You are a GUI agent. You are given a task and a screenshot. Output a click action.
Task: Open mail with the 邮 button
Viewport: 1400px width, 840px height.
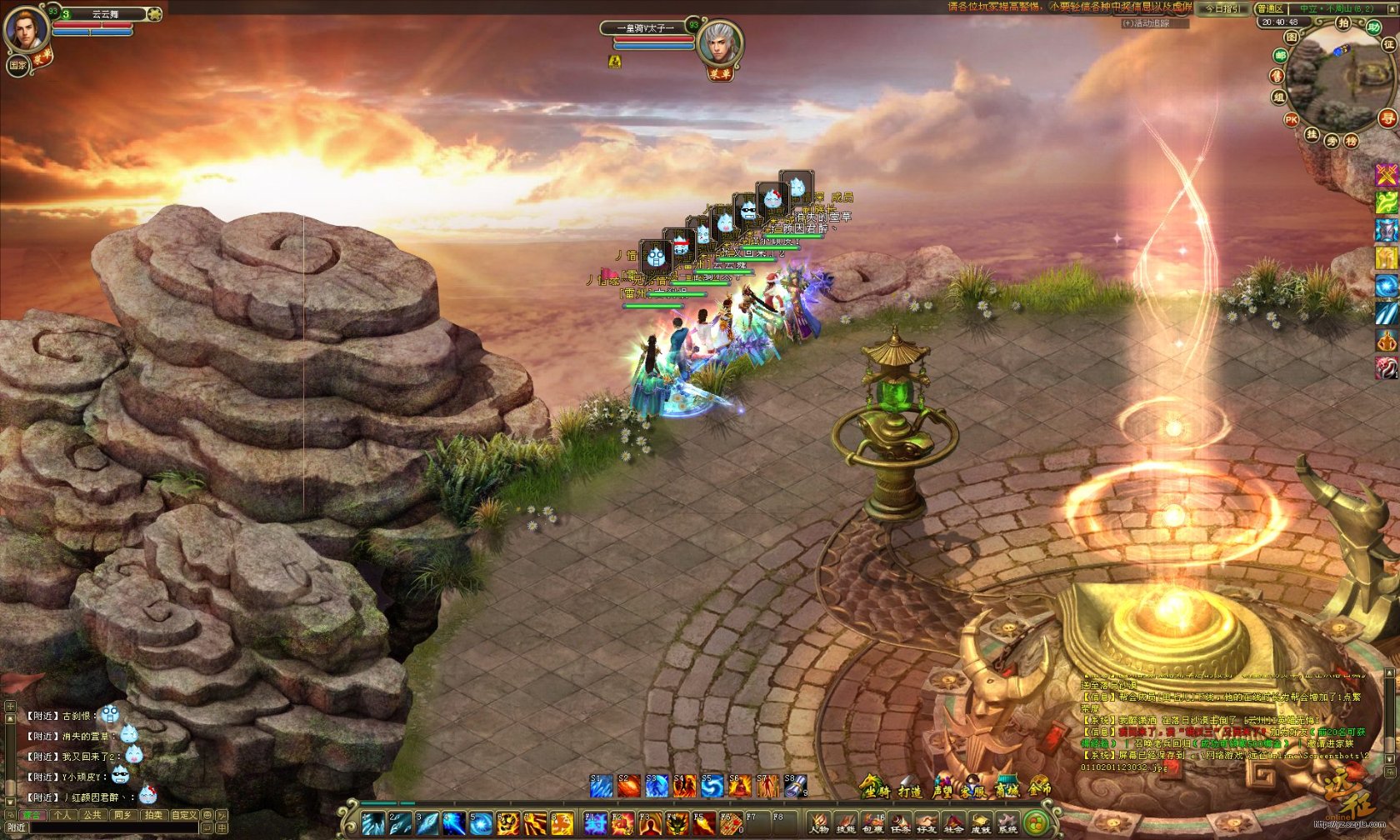pos(1280,56)
